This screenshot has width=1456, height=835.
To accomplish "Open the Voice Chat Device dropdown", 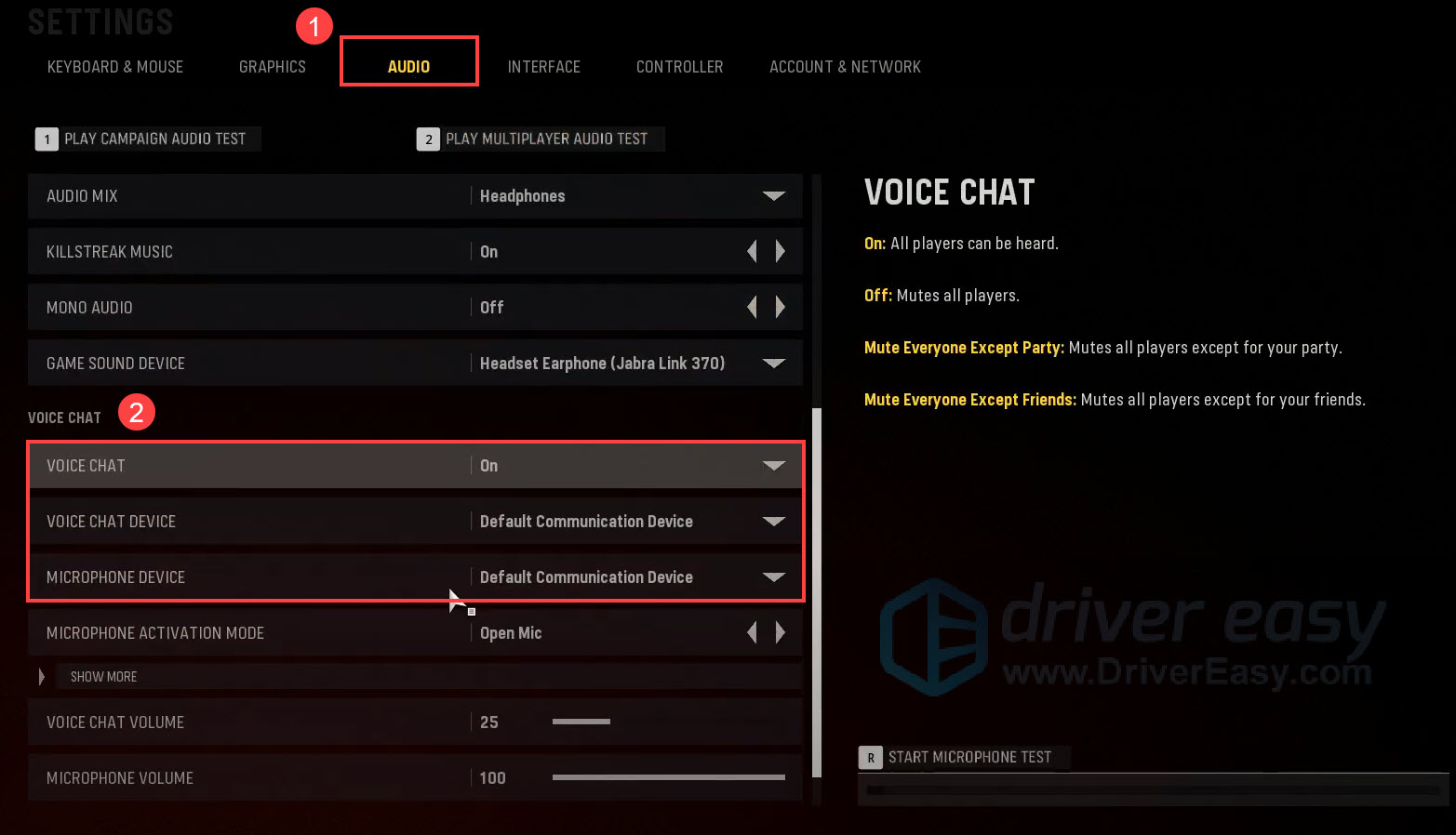I will 774,521.
